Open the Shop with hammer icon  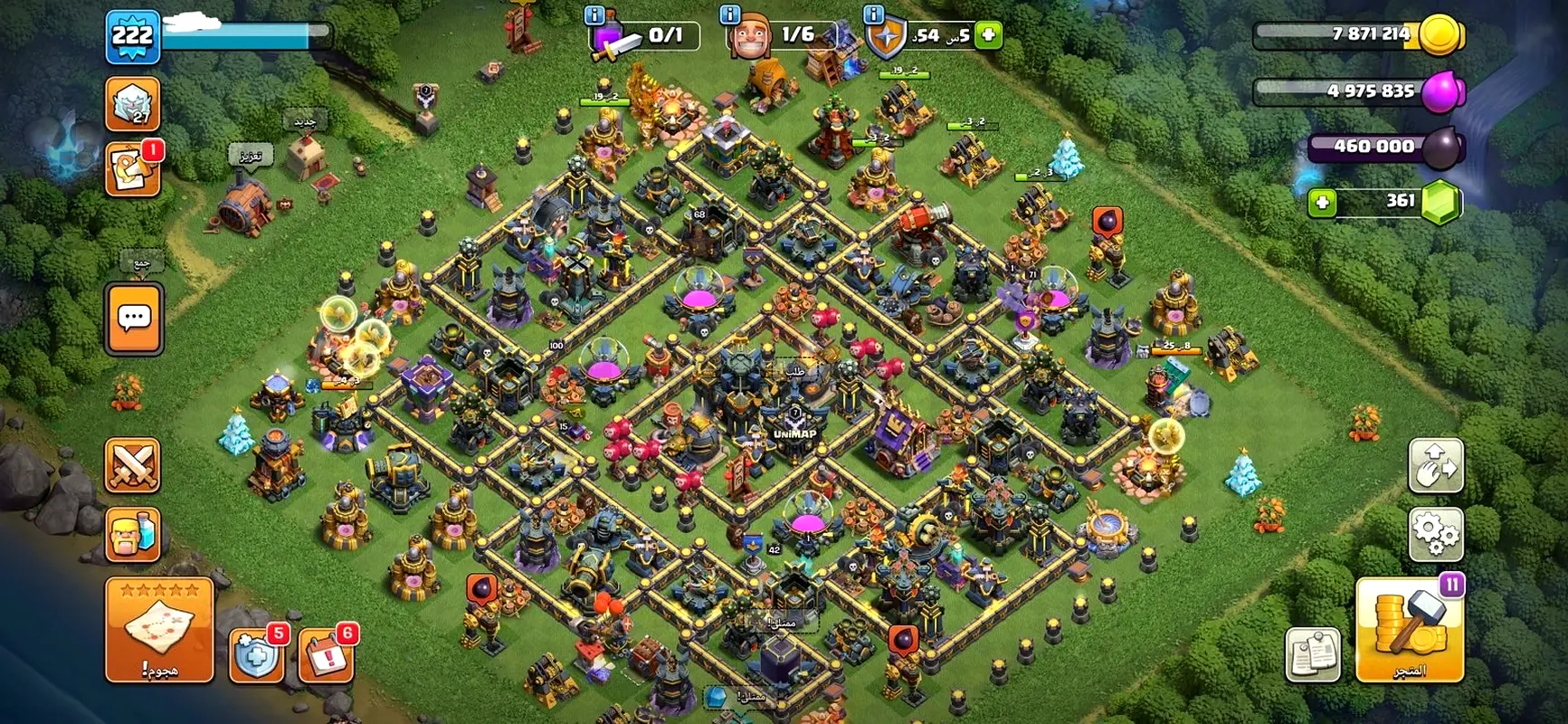pos(1409,629)
